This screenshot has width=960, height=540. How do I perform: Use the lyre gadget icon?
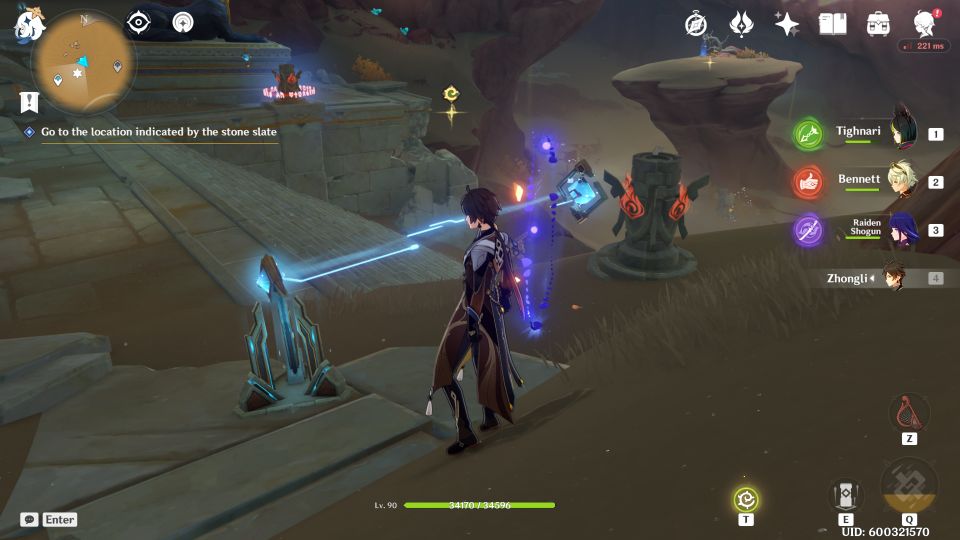pyautogui.click(x=909, y=411)
